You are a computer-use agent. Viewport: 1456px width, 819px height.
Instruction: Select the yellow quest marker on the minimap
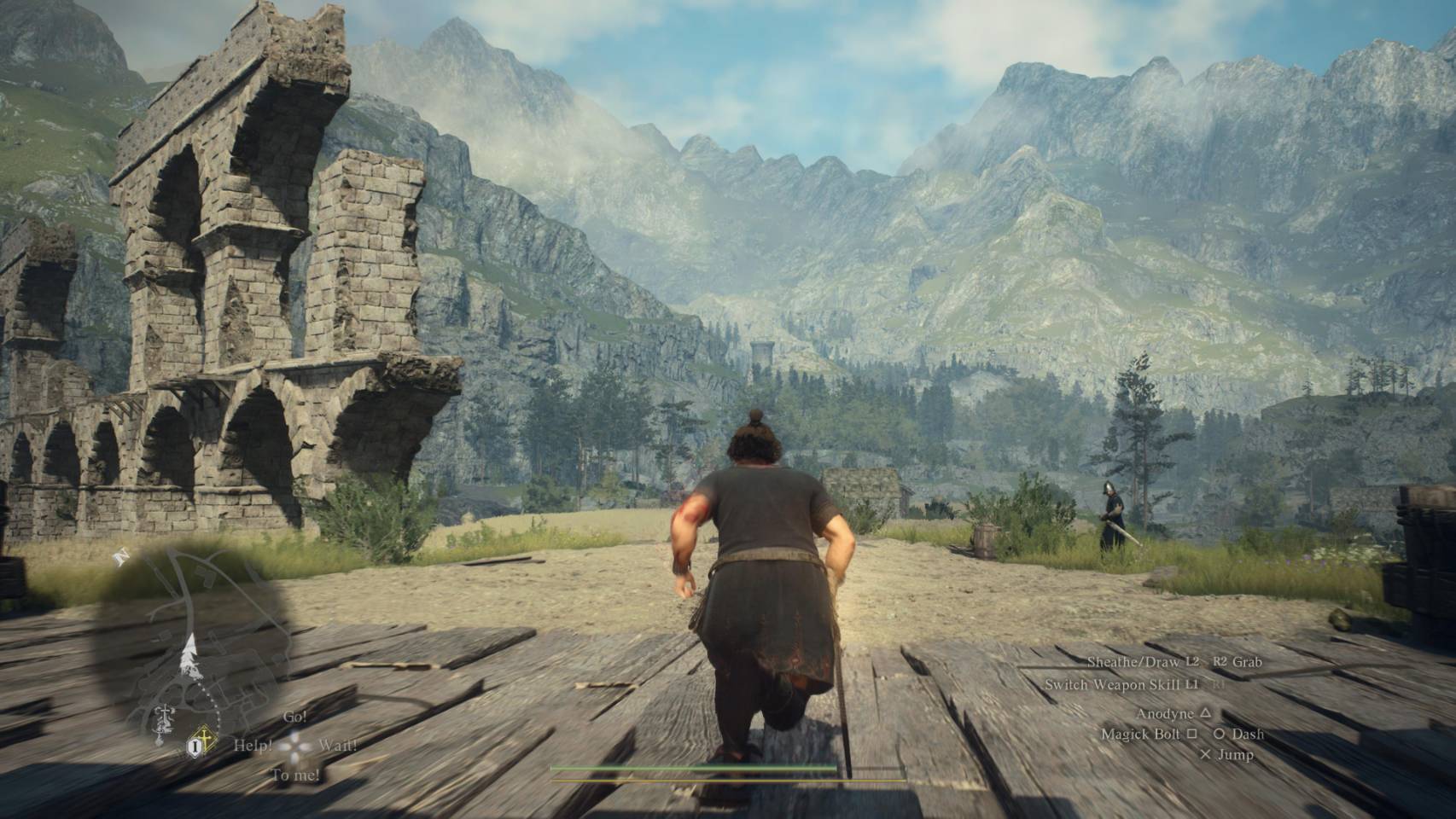204,738
